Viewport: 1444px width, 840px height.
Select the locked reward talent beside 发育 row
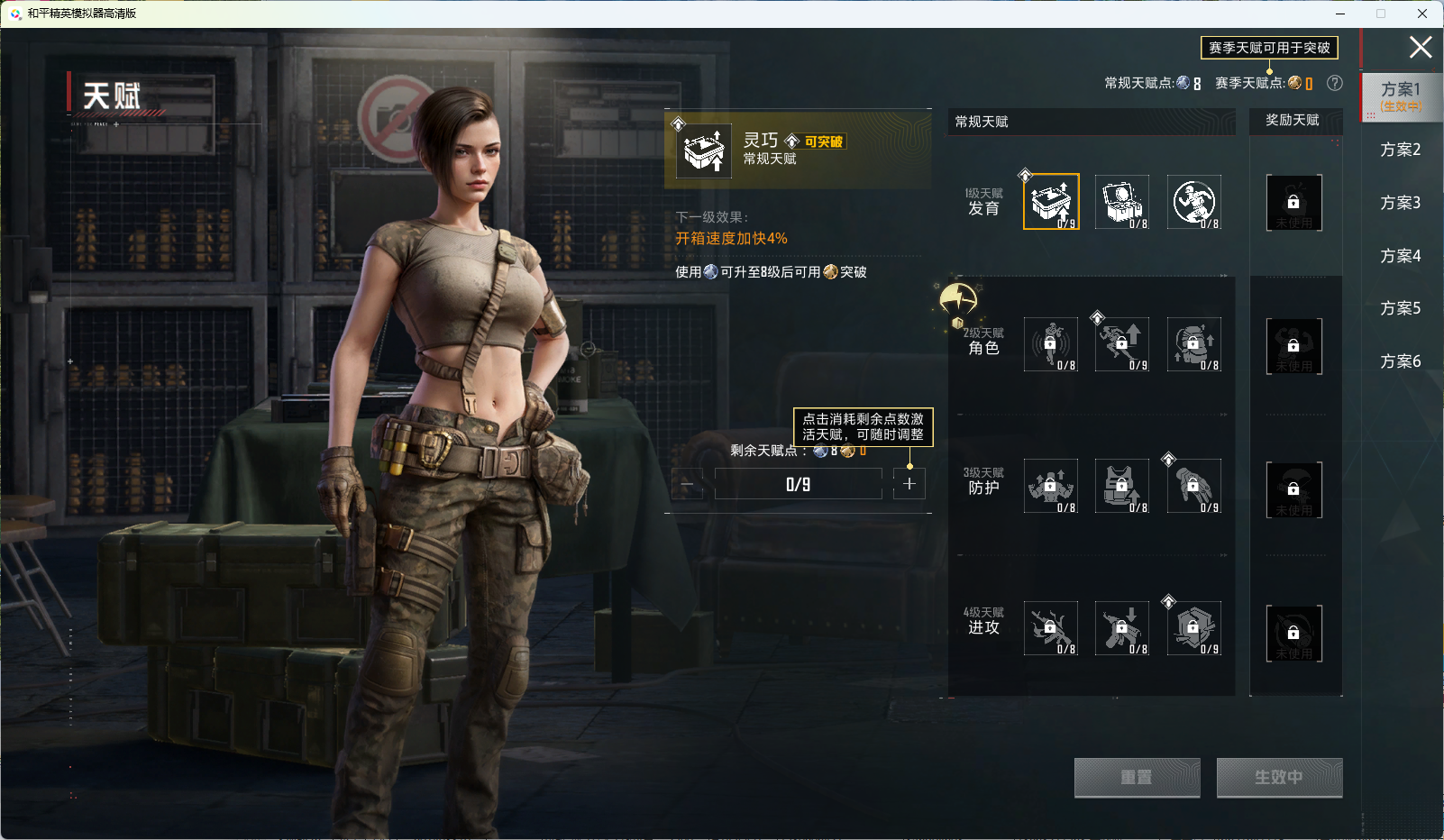pyautogui.click(x=1293, y=203)
